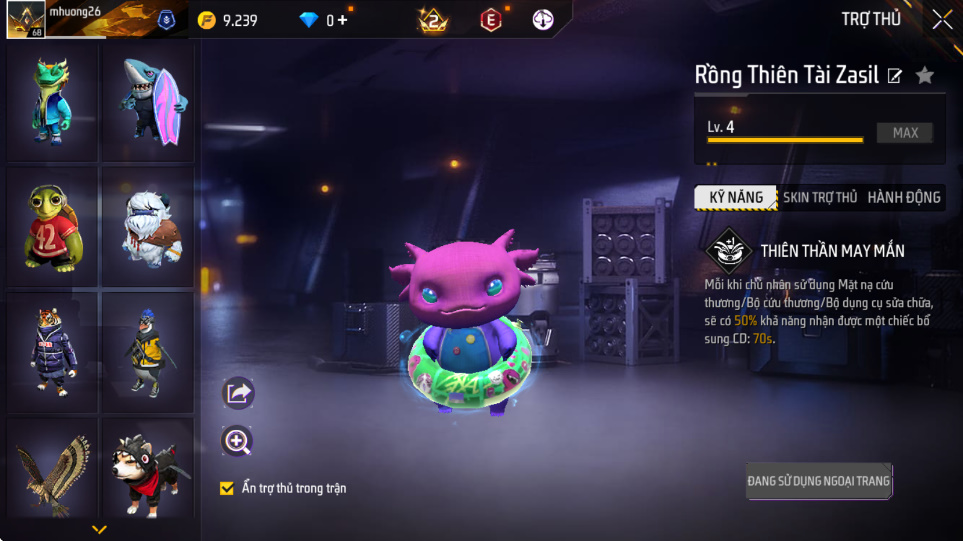963x541 pixels.
Task: Select the tiger pet in dark jacket
Action: click(52, 352)
